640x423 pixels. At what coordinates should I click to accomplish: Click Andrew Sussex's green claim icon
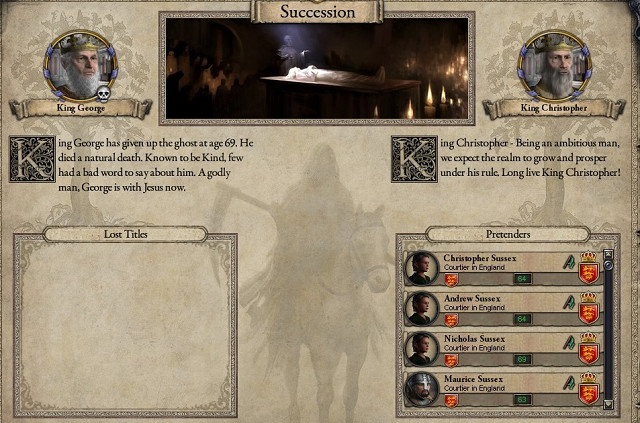(568, 301)
